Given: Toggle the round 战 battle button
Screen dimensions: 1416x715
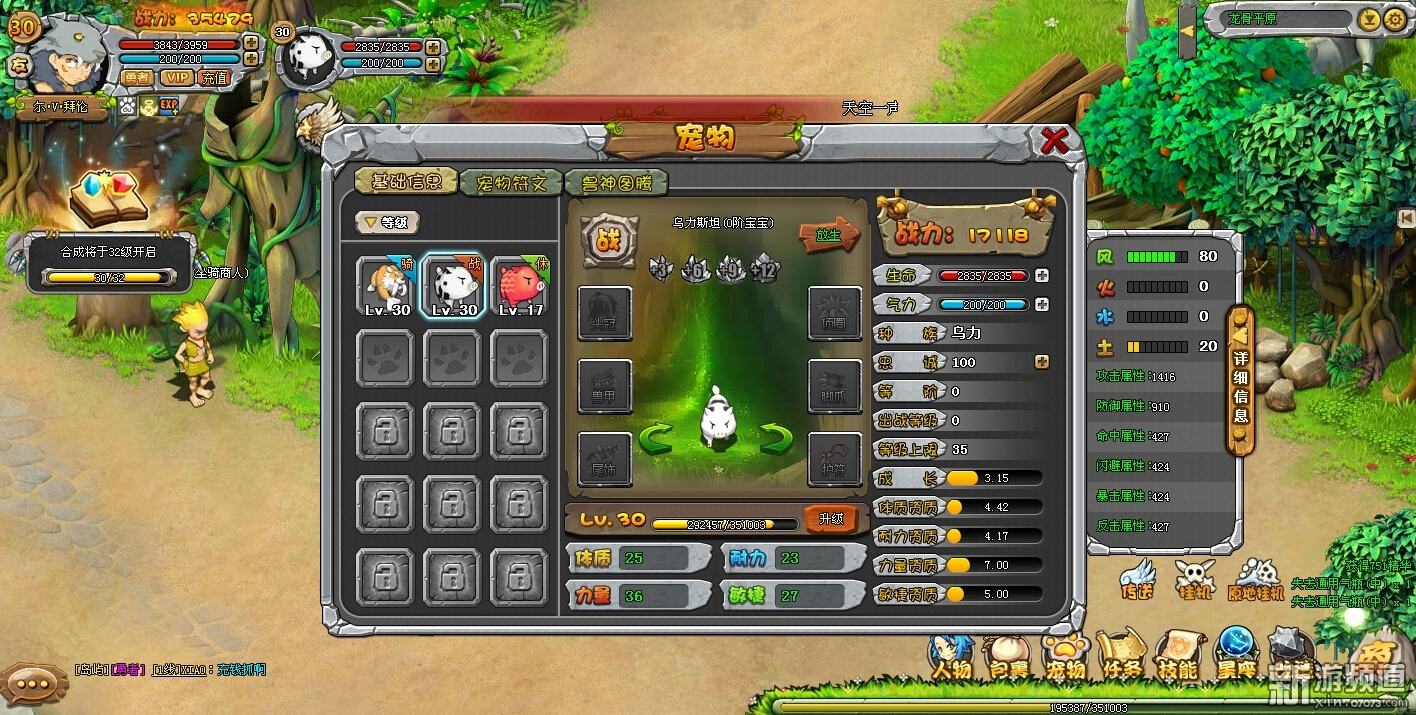Looking at the screenshot, I should (609, 239).
